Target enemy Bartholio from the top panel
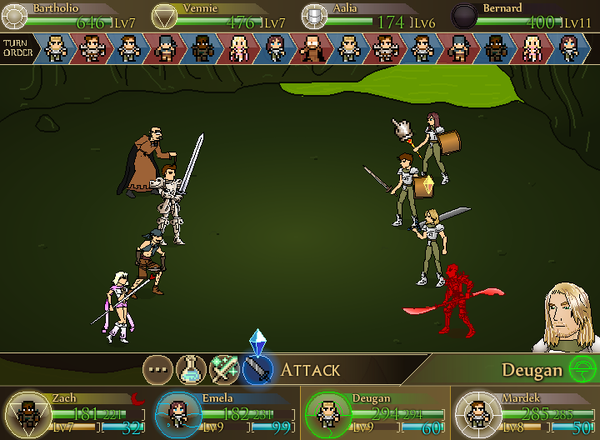The height and width of the screenshot is (440, 600). coord(17,15)
